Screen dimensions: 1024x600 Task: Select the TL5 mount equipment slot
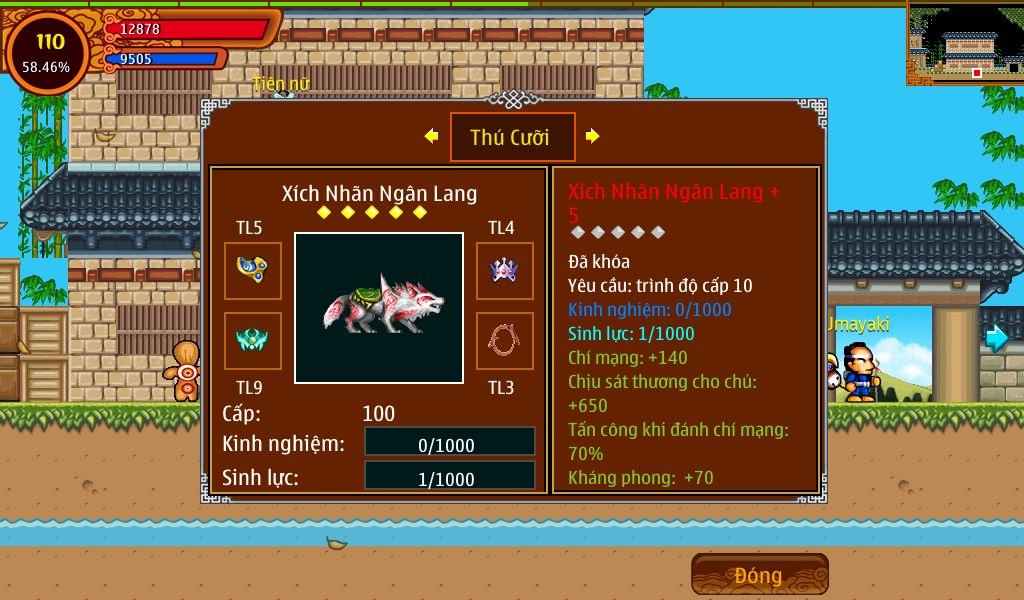(253, 271)
